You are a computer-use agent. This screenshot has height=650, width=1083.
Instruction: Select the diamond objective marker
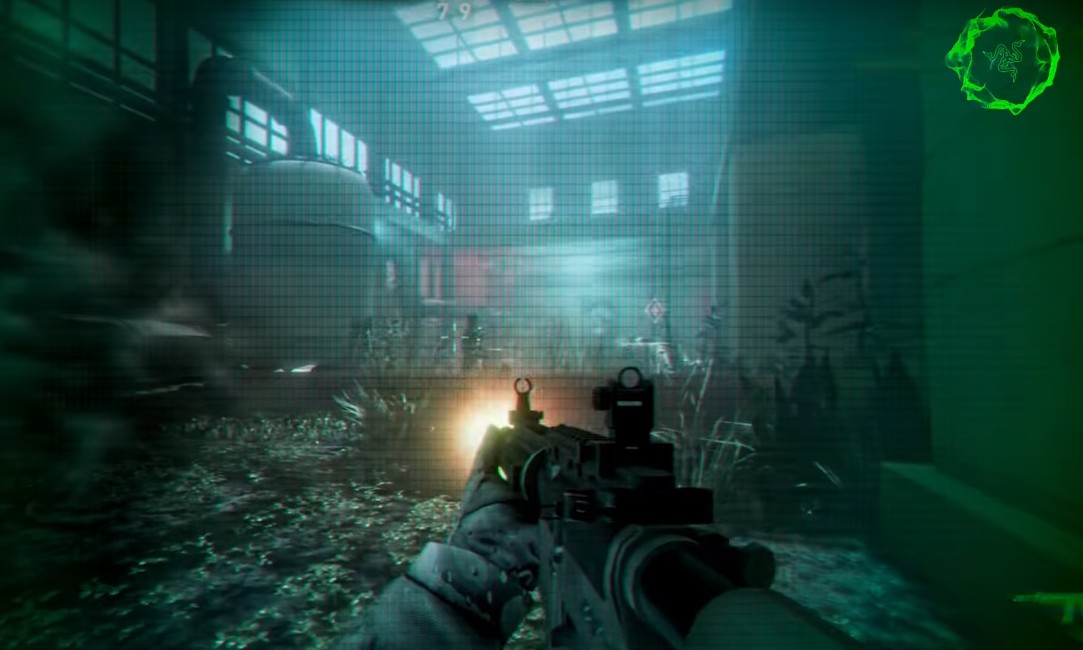coord(655,309)
